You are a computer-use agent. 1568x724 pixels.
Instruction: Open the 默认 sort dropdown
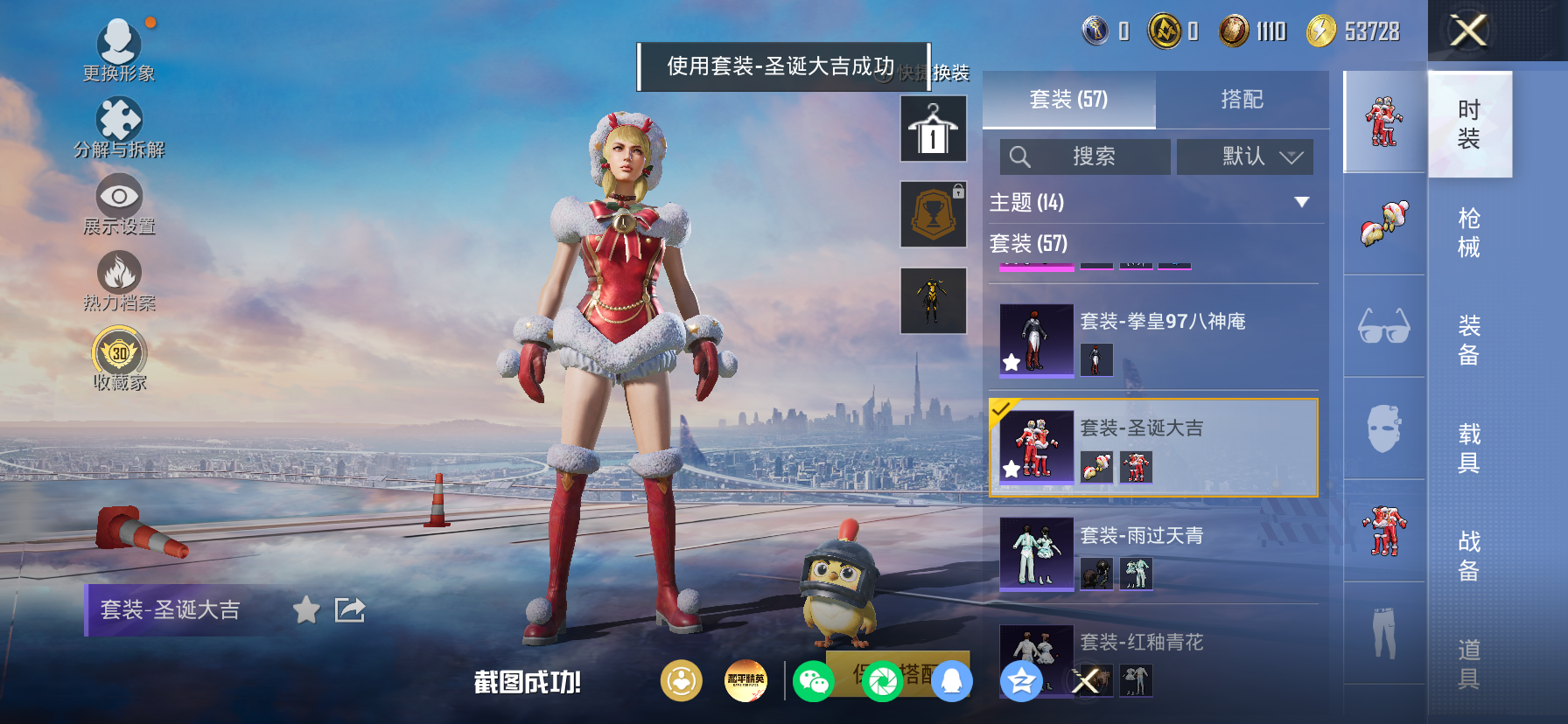point(1244,157)
